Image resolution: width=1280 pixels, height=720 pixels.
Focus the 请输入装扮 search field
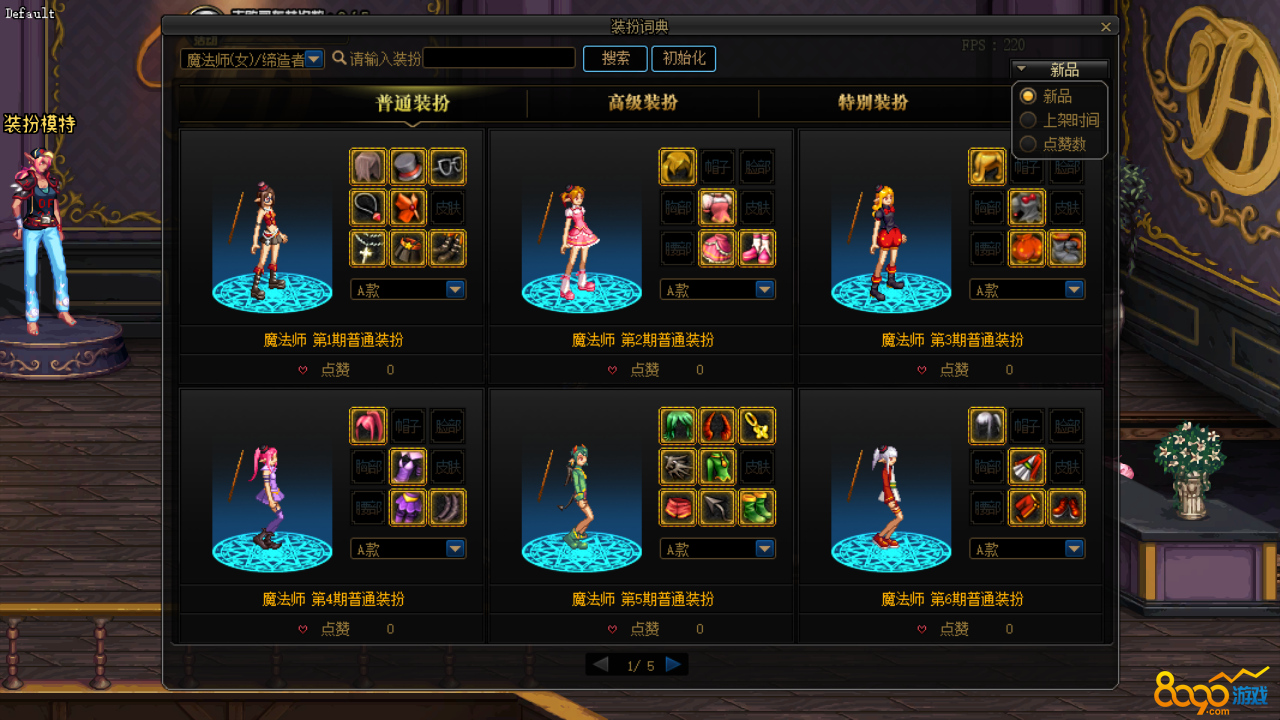pyautogui.click(x=499, y=59)
